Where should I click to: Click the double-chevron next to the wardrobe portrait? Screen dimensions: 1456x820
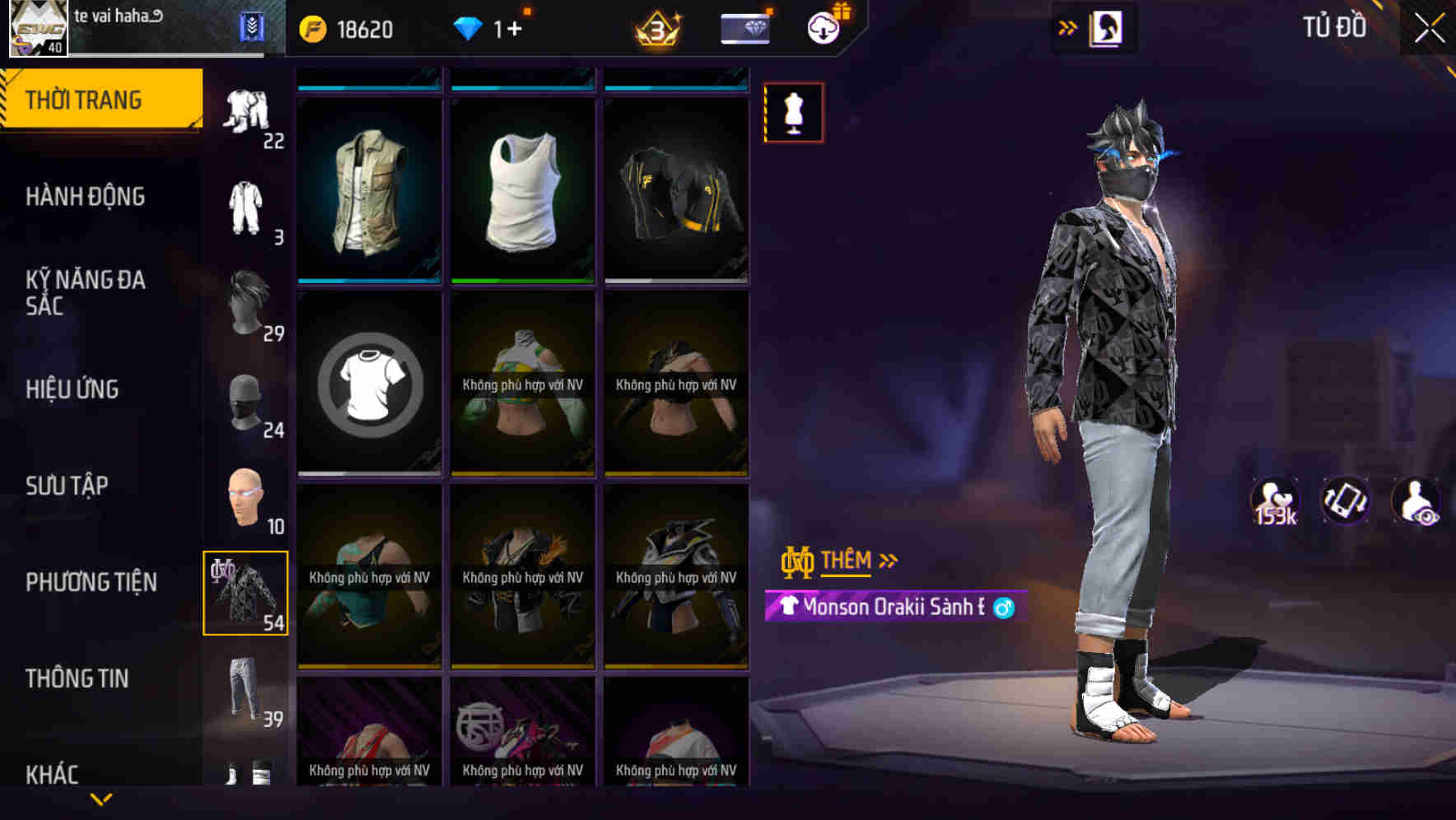1067,27
